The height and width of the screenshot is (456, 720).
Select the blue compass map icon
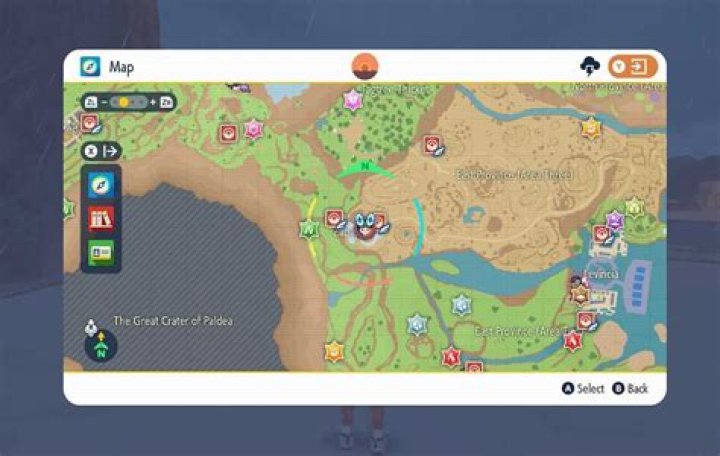(x=101, y=185)
